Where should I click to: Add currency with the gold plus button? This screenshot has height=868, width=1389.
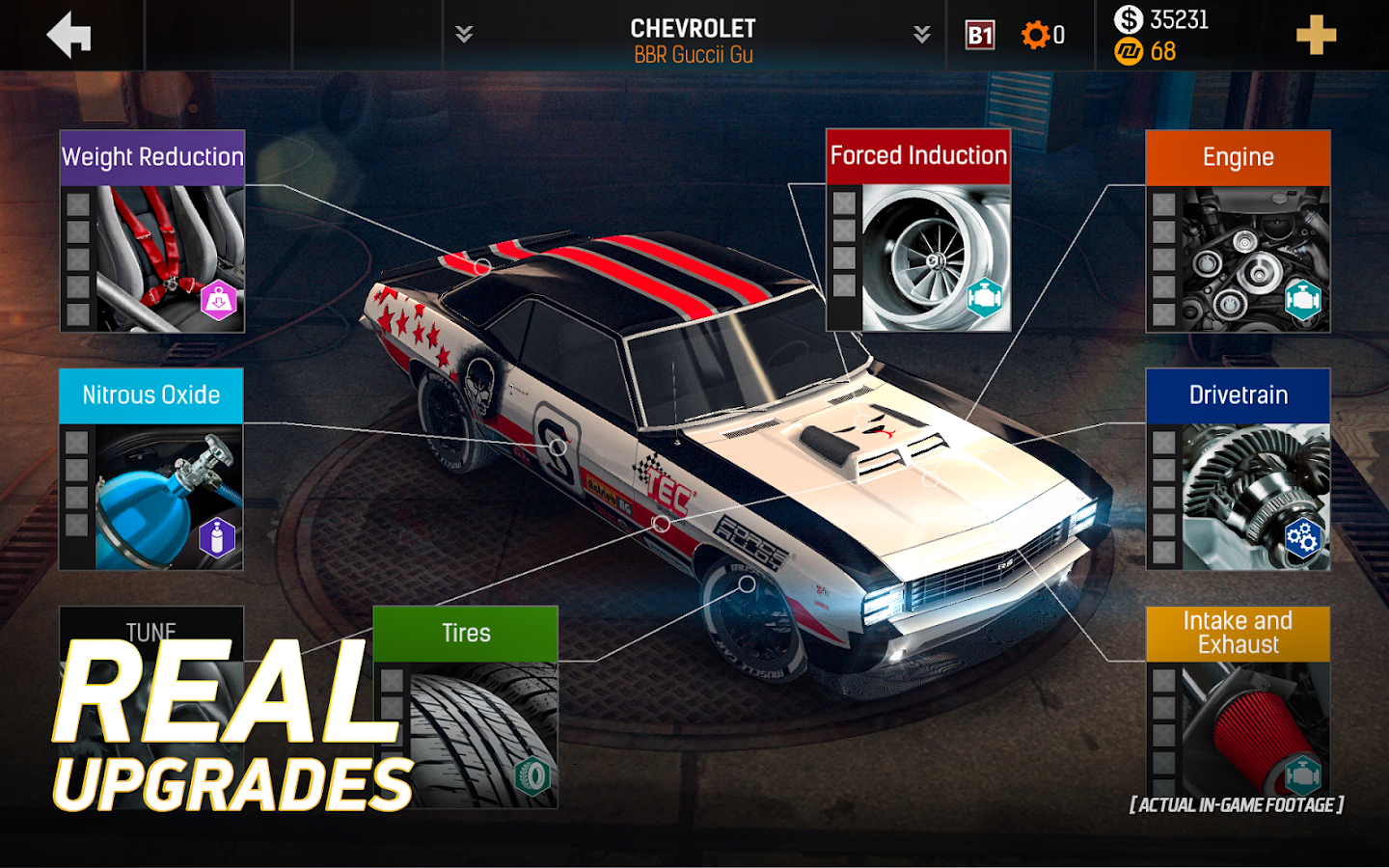(1316, 36)
